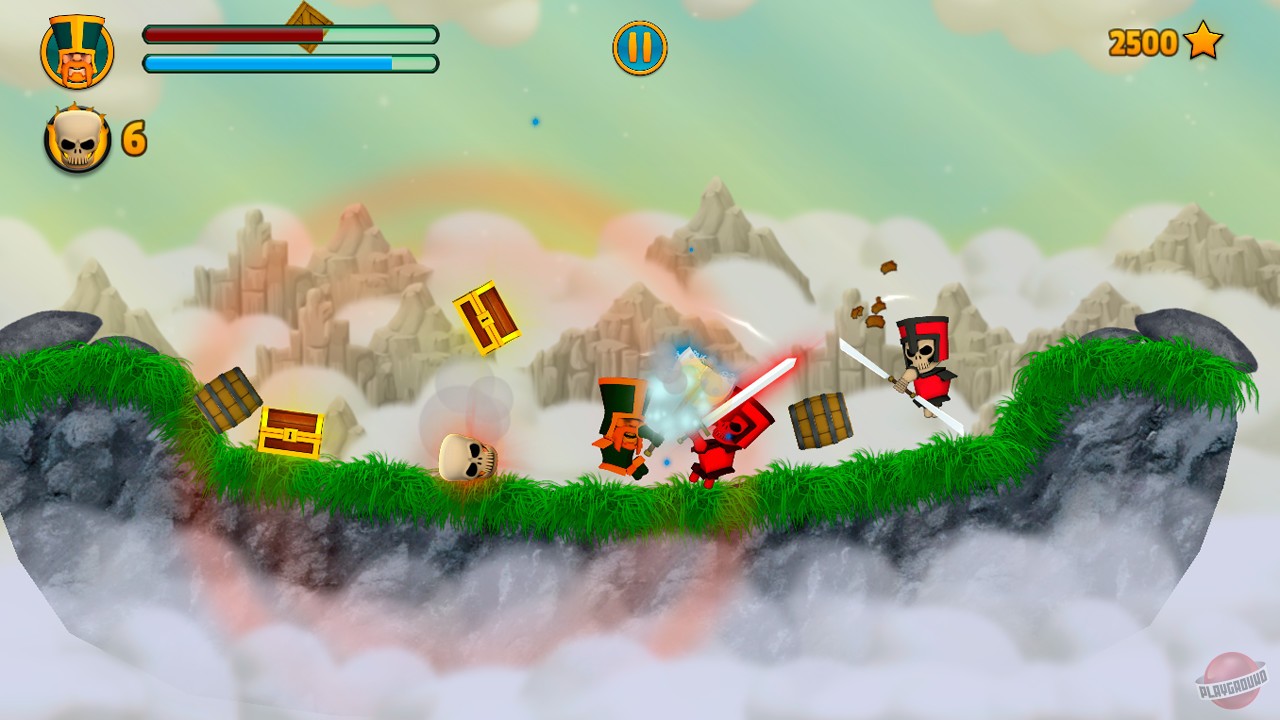Click the skull pickup on the grass
The height and width of the screenshot is (720, 1280).
470,456
